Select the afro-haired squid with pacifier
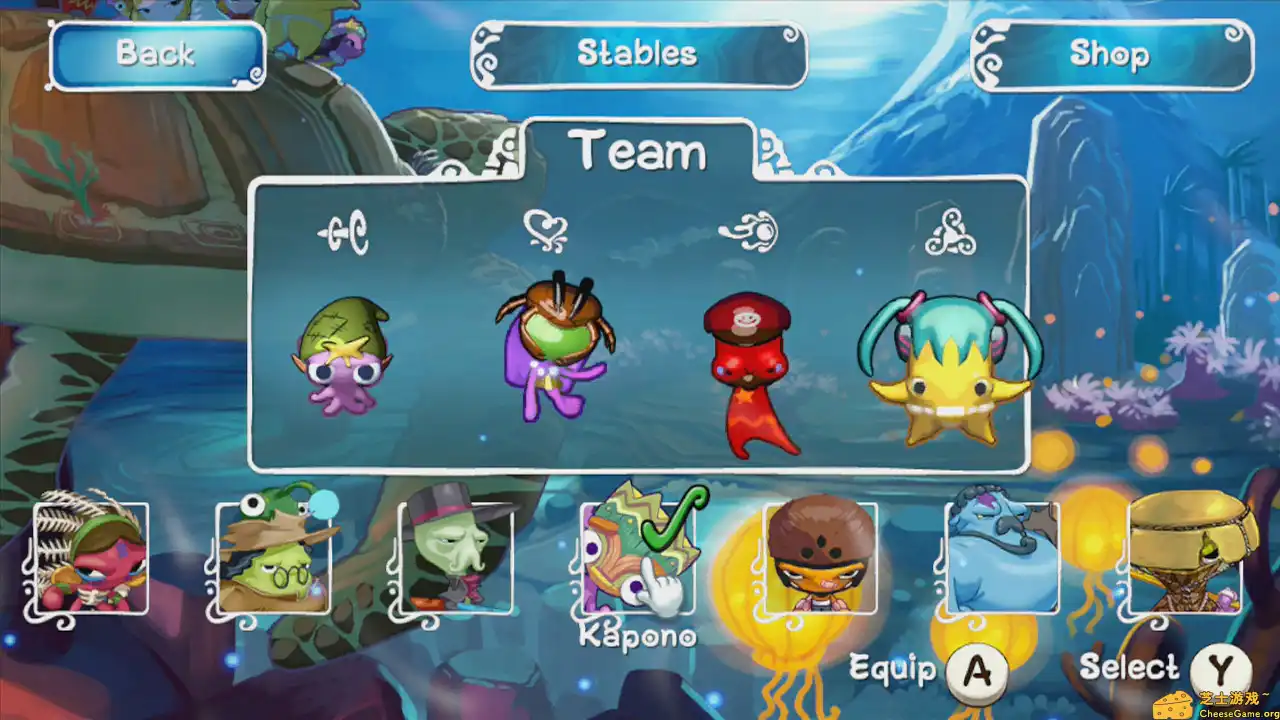Viewport: 1280px width, 720px height. (x=820, y=560)
